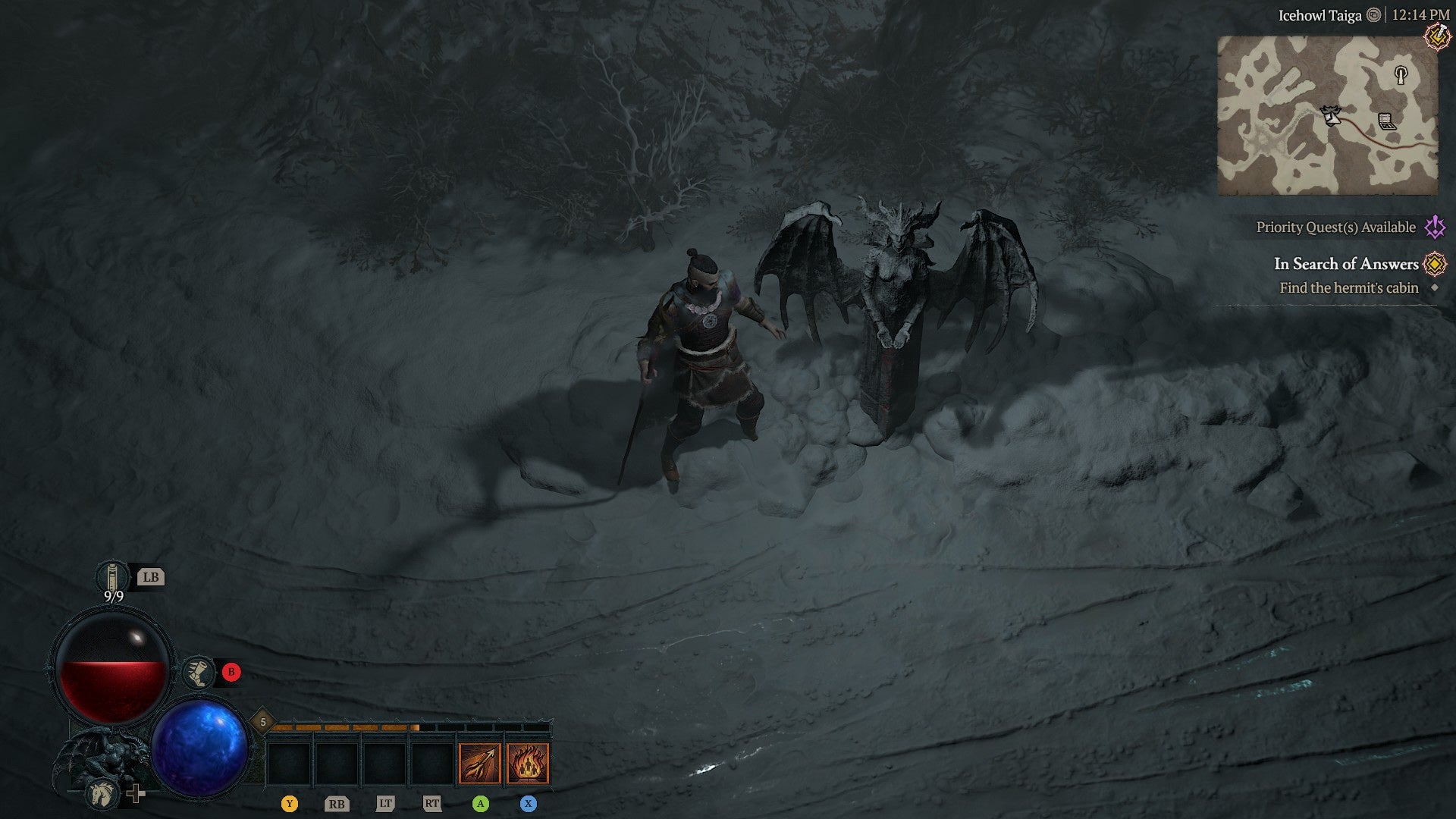This screenshot has height=819, width=1456.
Task: Select the healing potion icon above the health orb
Action: point(112,576)
